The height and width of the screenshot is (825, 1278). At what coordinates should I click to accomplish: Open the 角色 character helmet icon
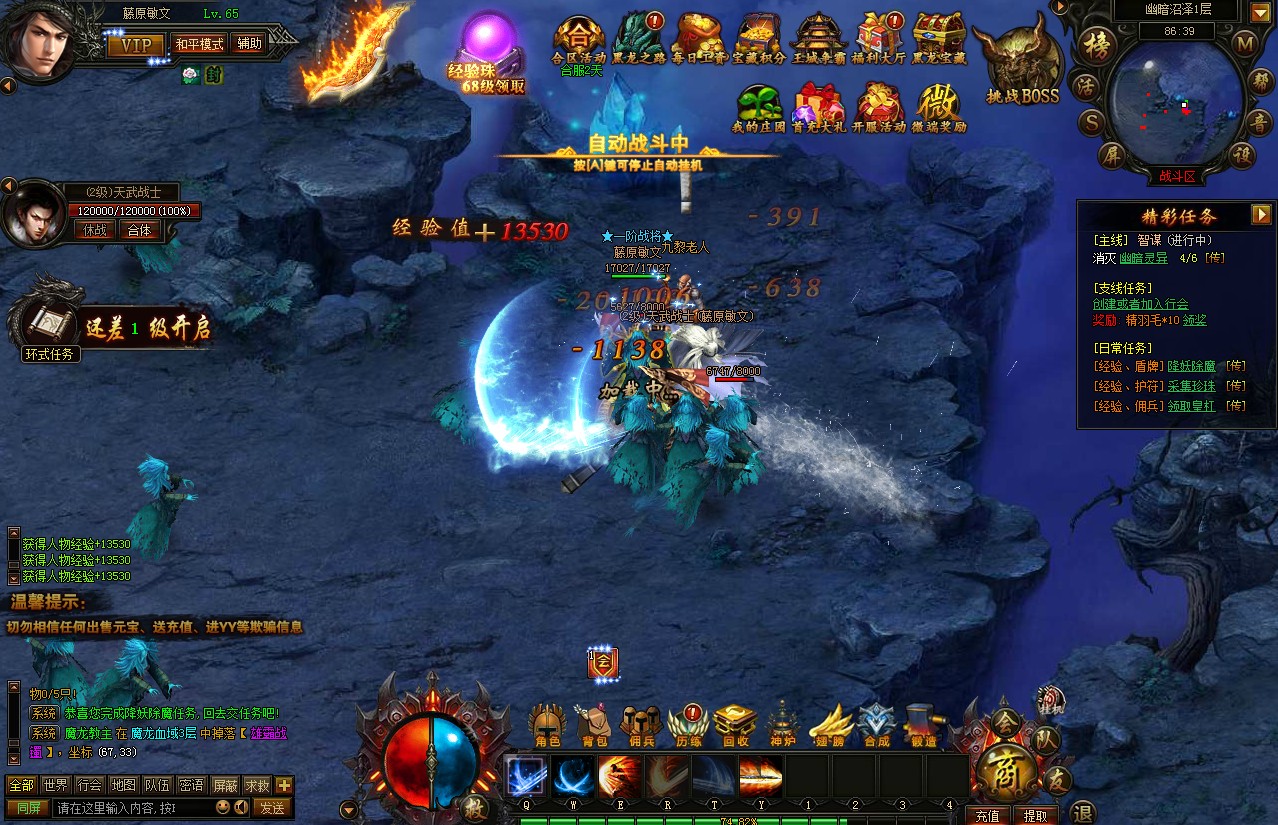coord(547,725)
